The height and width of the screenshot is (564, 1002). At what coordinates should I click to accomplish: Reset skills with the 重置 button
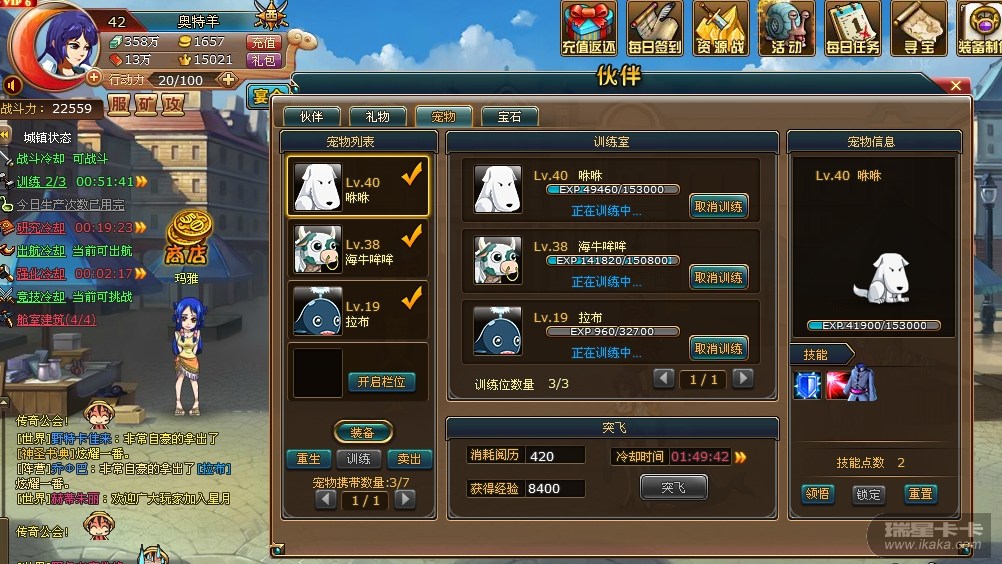tap(920, 494)
